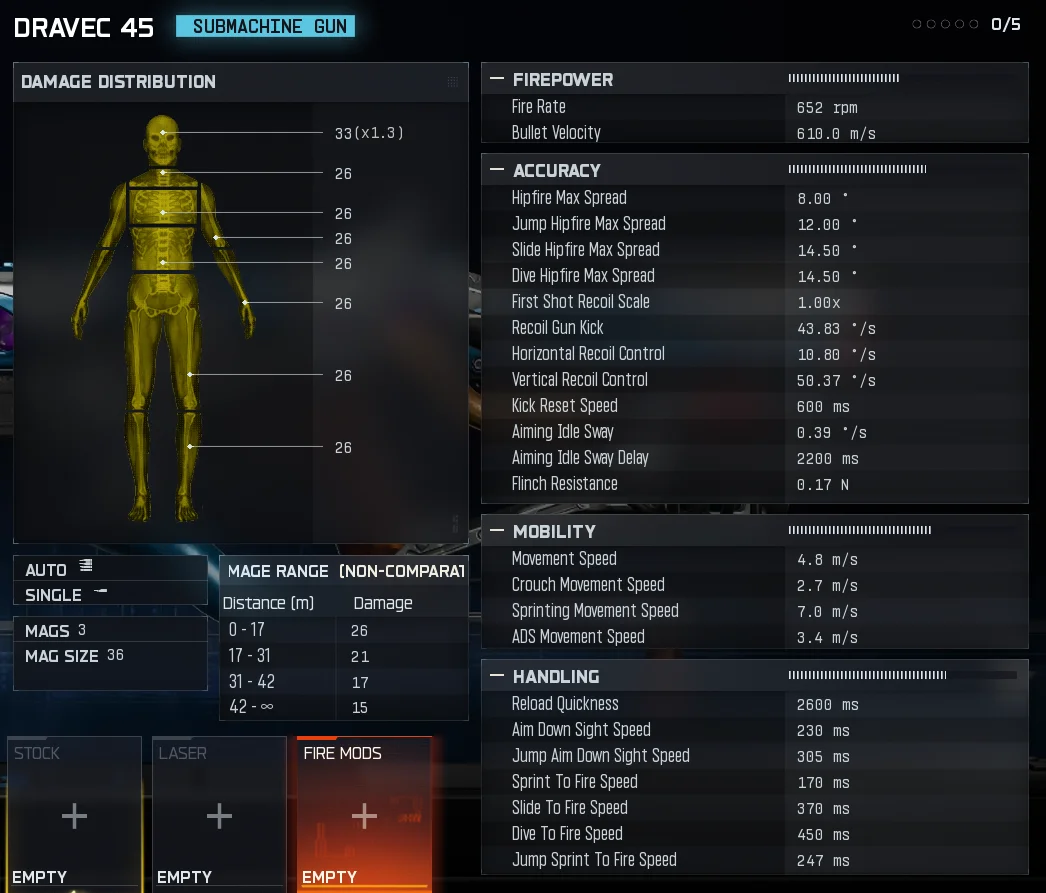
Task: Open the empty Stock attachment slot
Action: [x=74, y=815]
